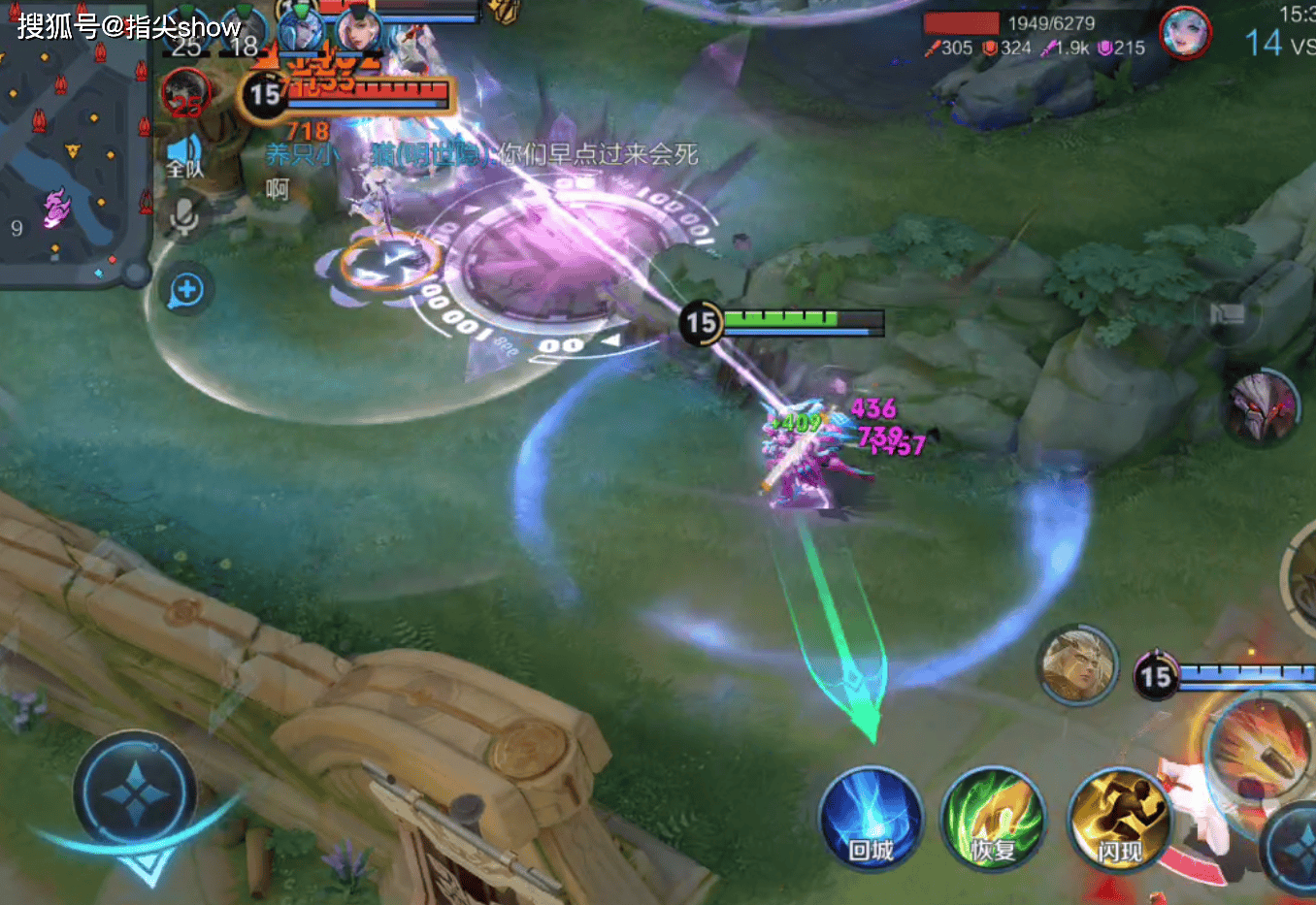Open the battlefield minimap
Screen dimensions: 1316x905
tap(73, 145)
